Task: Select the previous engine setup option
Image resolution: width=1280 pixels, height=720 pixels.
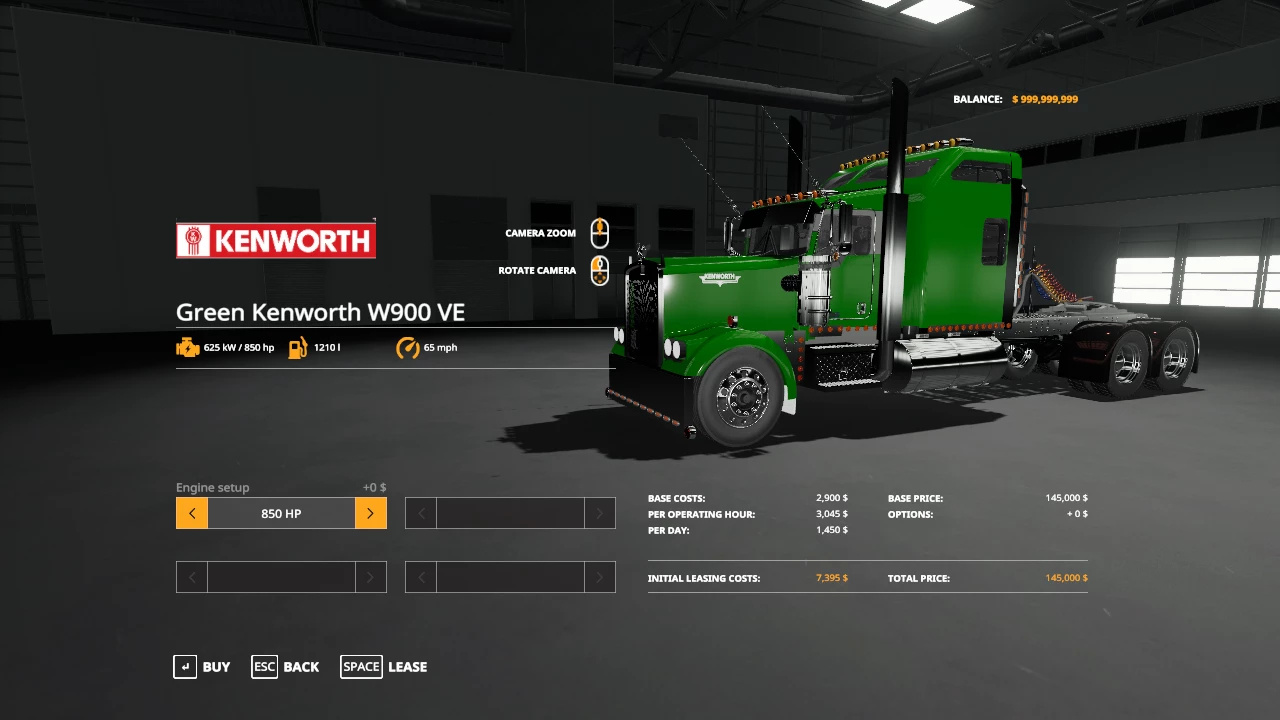Action: (192, 514)
